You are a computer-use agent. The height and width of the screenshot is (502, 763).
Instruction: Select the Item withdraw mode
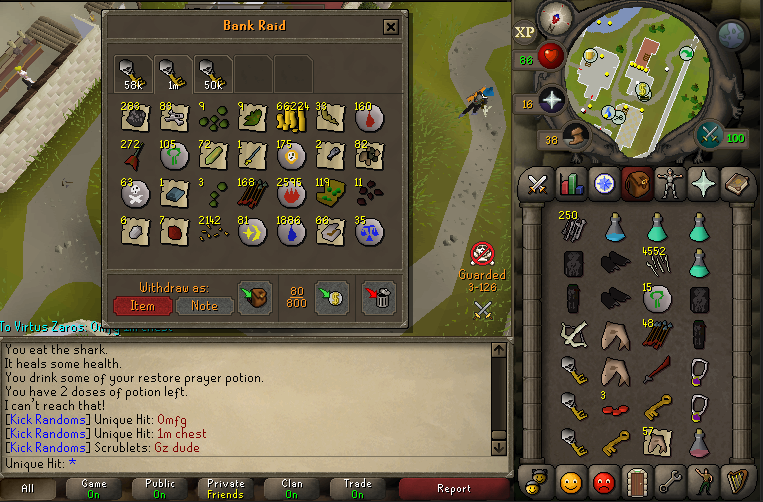[142, 305]
